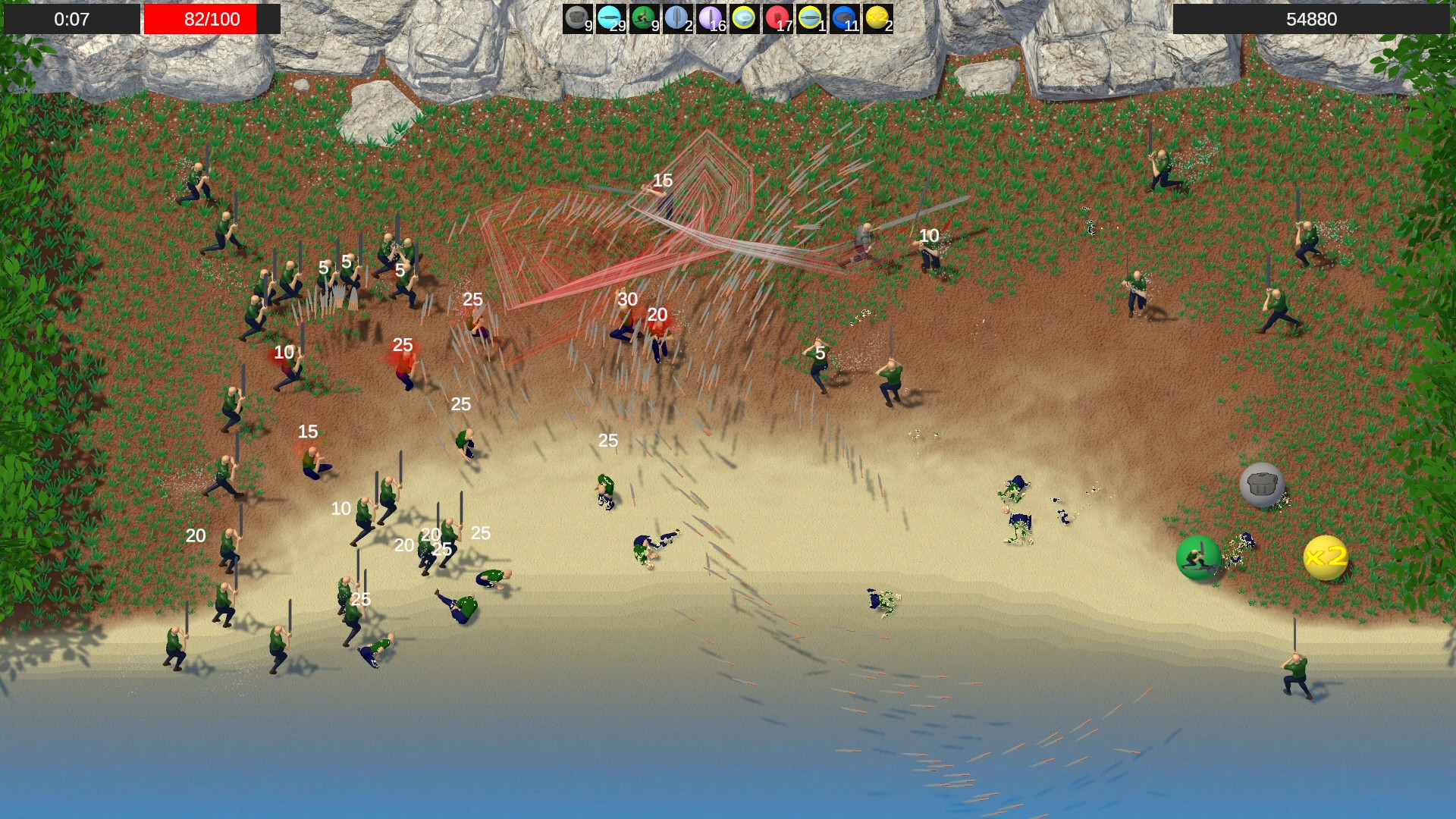Click the green swordsman powerup icon with count 9
The width and height of the screenshot is (1456, 819).
point(645,17)
